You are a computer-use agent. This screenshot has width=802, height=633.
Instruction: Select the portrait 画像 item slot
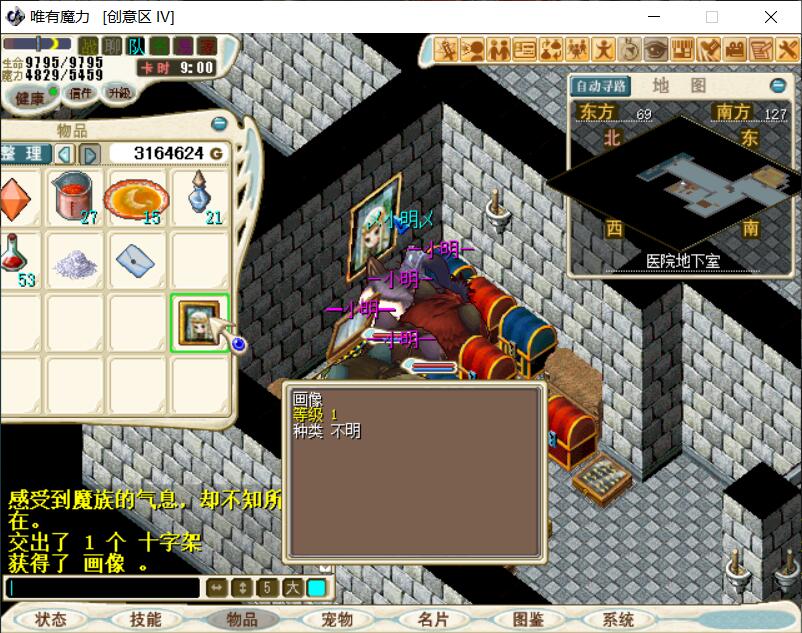point(199,322)
